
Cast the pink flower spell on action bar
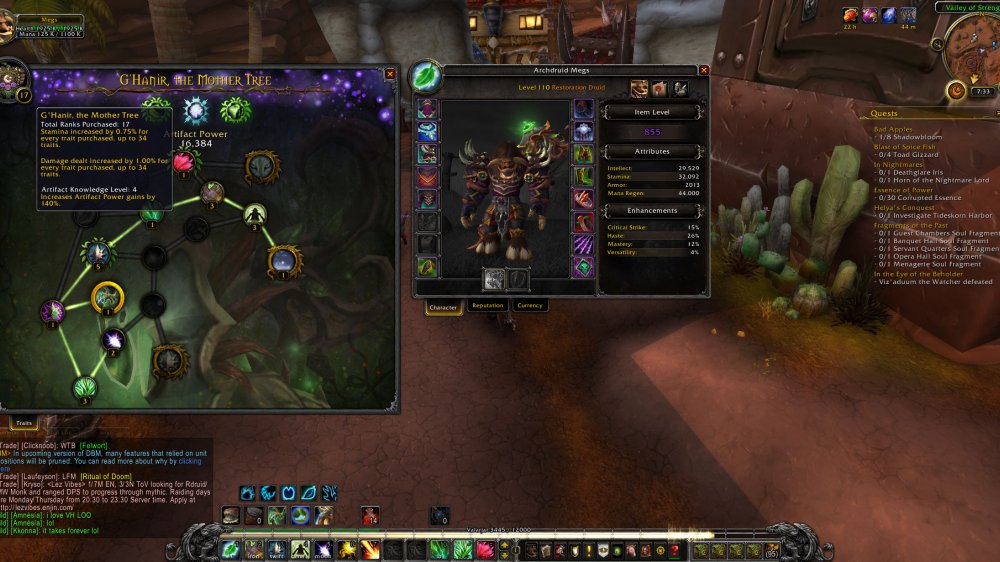485,549
